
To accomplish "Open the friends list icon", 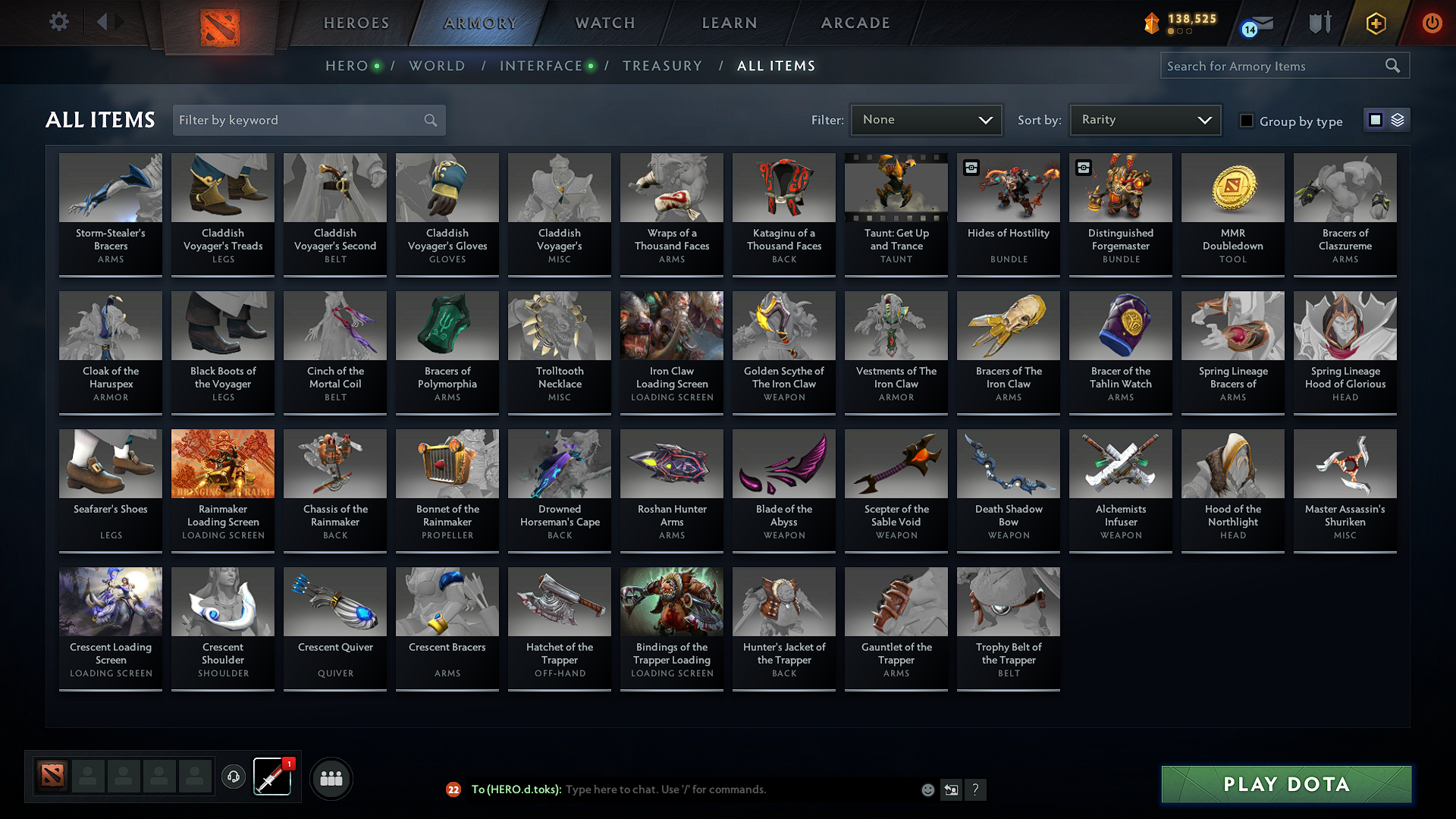I will (330, 777).
